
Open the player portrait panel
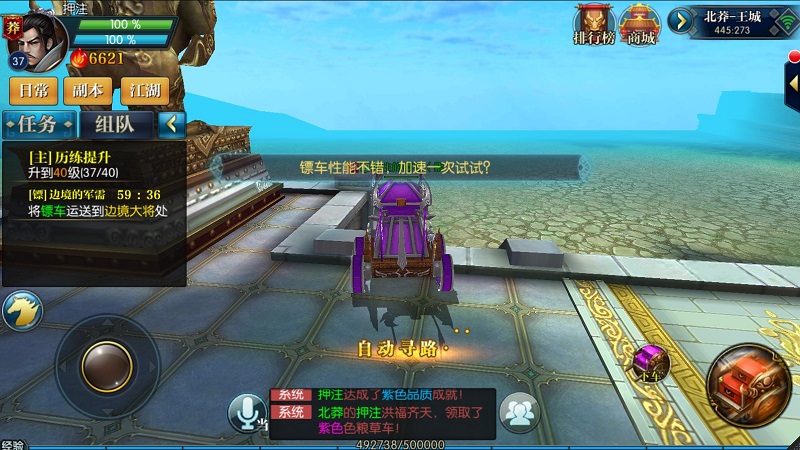tap(36, 38)
